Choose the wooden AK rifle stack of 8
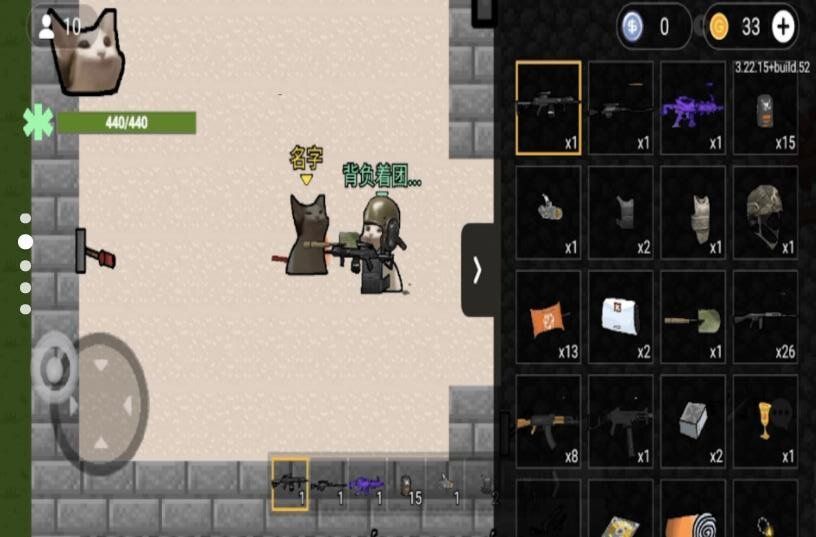The image size is (816, 537). click(x=548, y=421)
